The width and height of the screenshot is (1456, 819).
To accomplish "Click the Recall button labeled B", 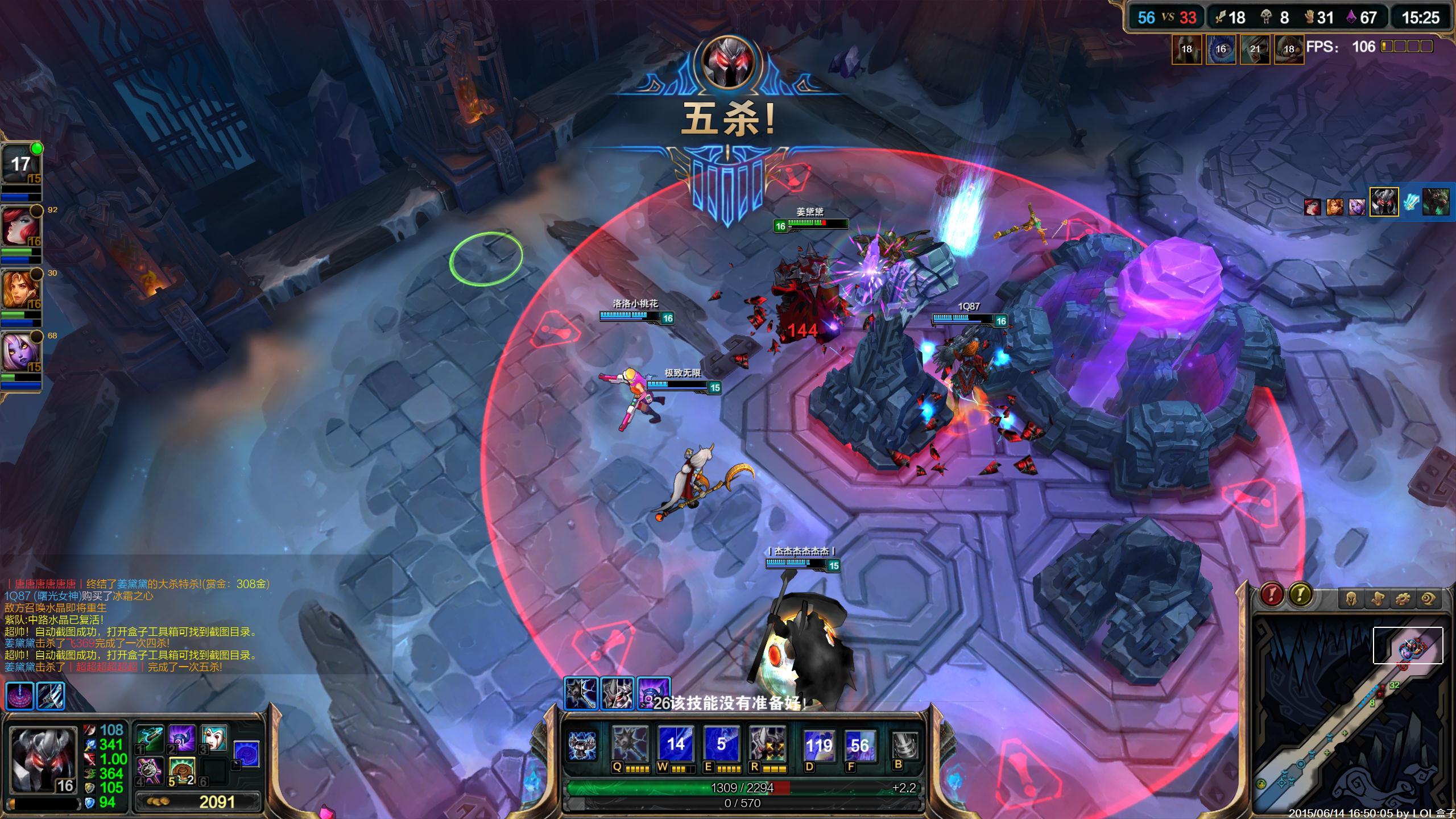I will click(904, 745).
